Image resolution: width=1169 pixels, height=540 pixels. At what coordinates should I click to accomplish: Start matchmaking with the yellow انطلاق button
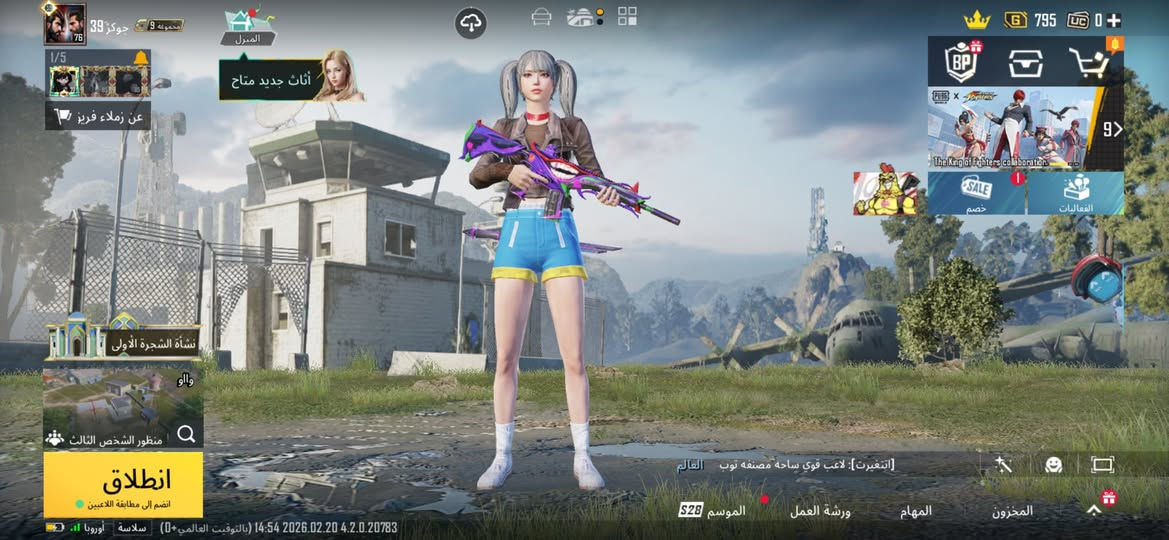click(x=123, y=484)
